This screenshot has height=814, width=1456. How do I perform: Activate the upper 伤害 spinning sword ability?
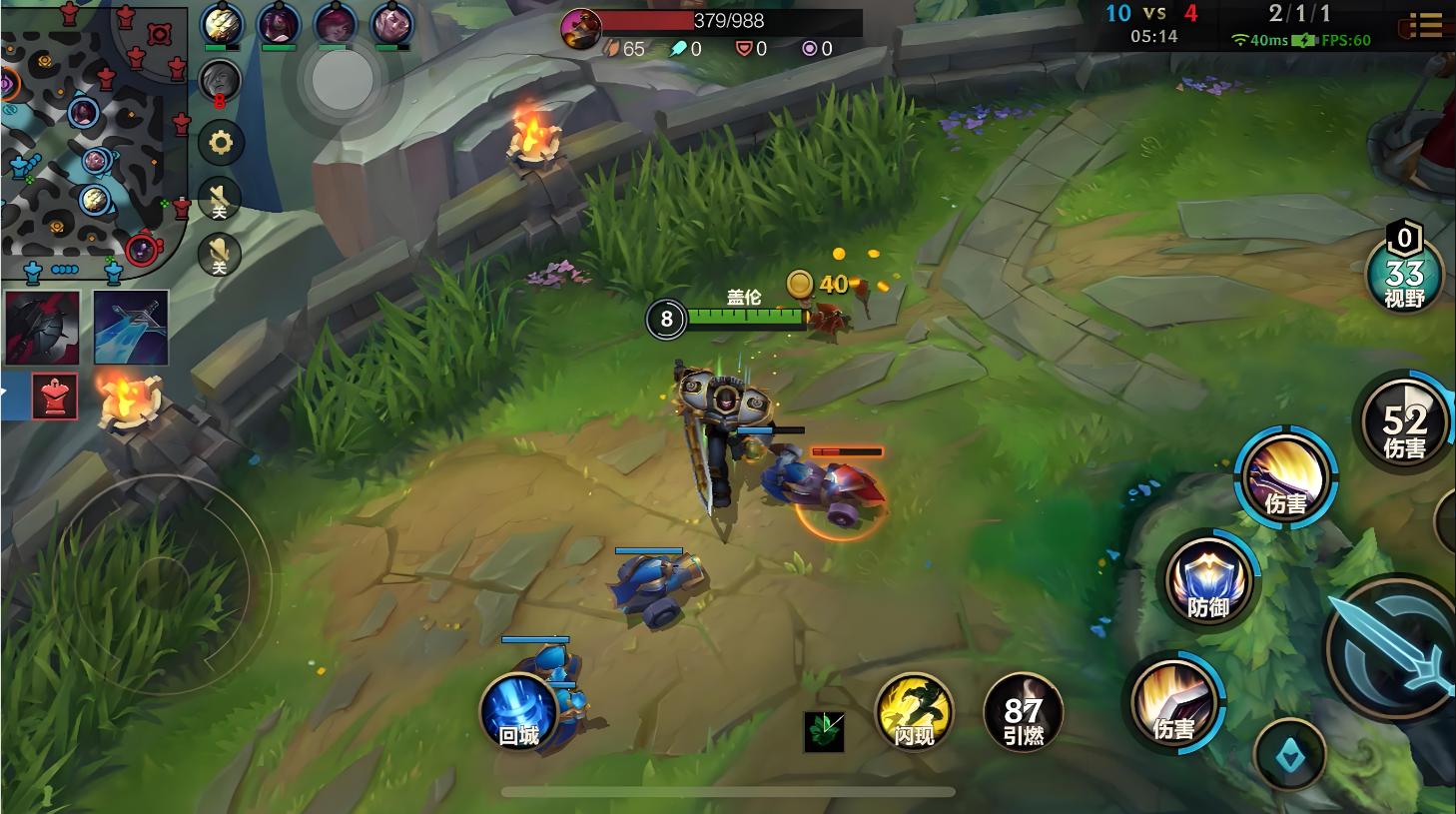(x=1286, y=478)
